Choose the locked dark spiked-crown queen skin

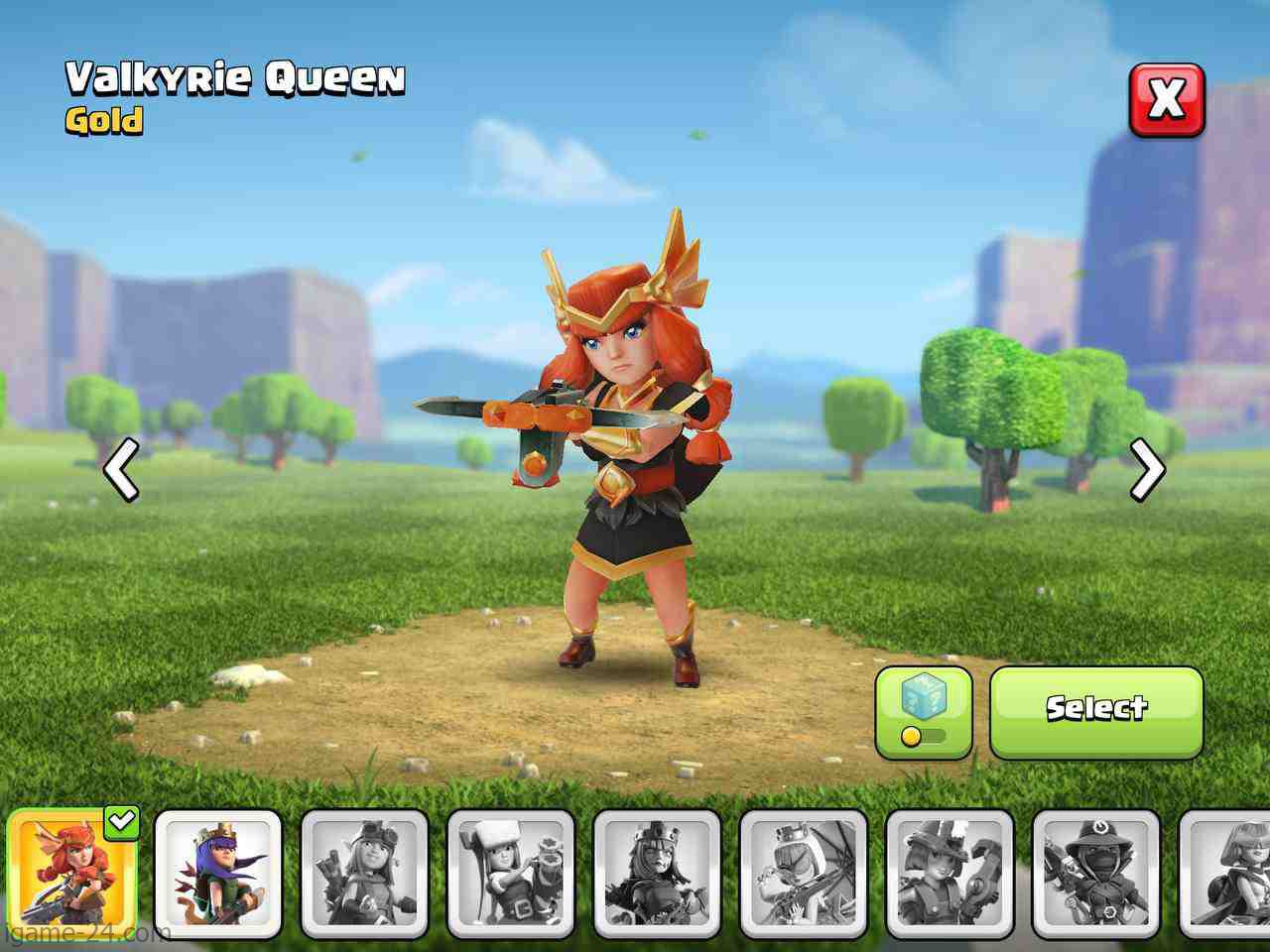(657, 873)
